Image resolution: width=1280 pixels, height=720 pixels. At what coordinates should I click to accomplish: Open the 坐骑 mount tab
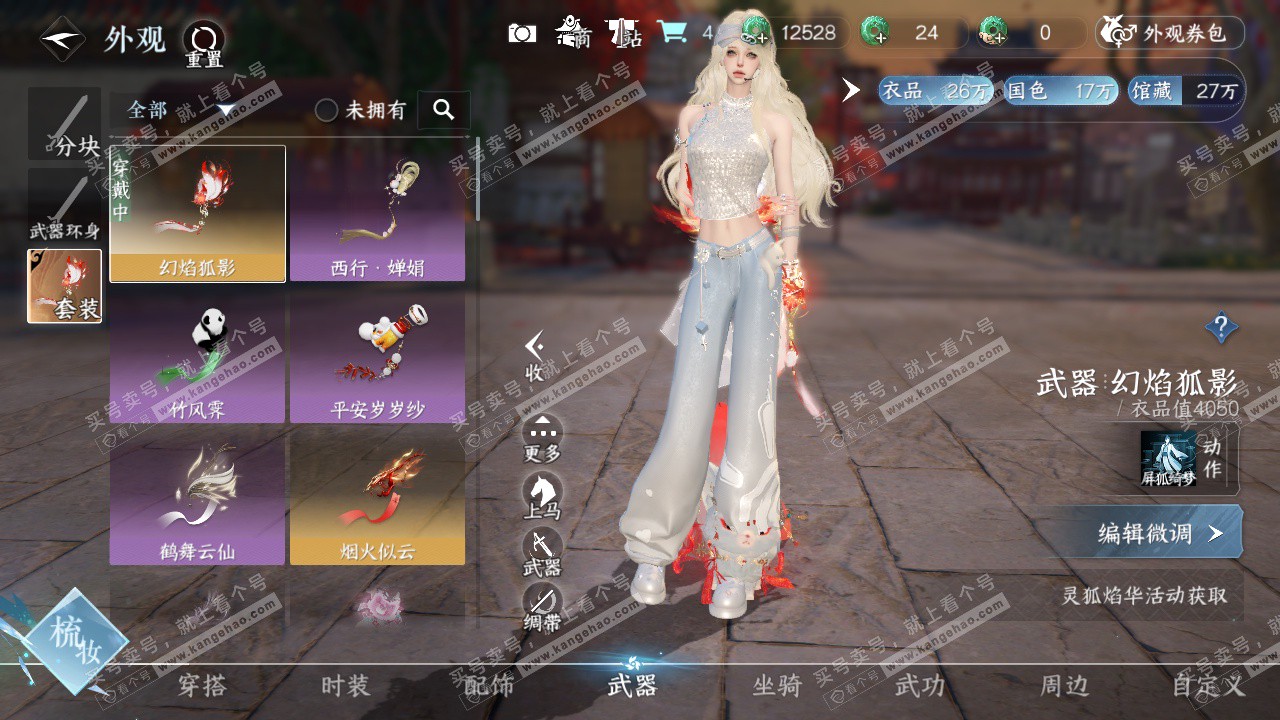777,686
